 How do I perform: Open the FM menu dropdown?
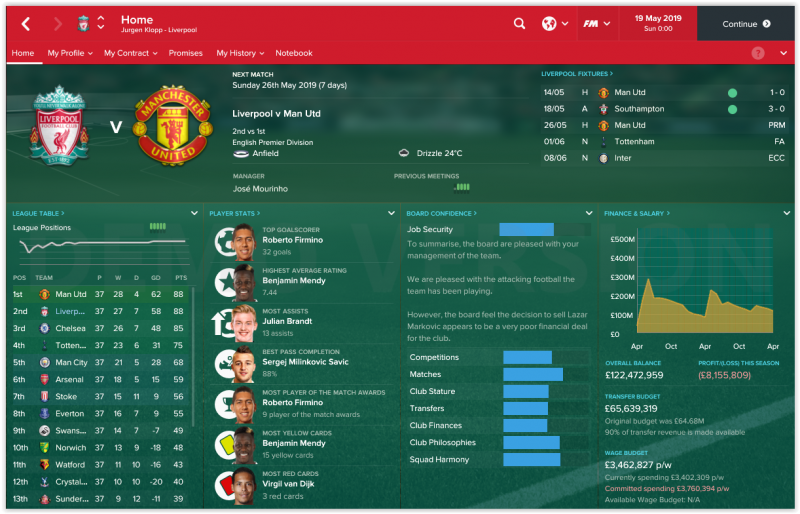coord(597,24)
